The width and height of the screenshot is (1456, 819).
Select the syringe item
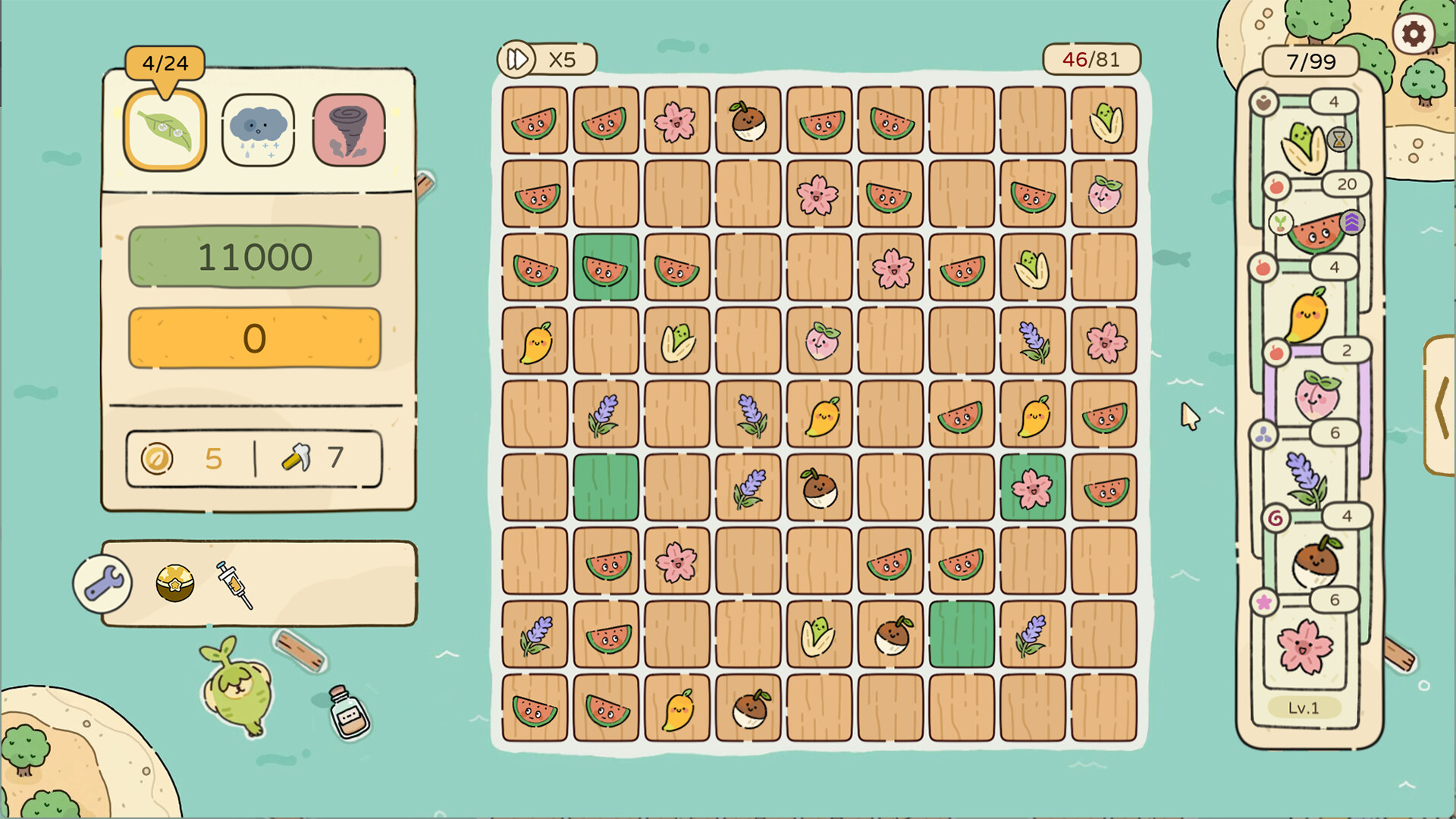[234, 585]
